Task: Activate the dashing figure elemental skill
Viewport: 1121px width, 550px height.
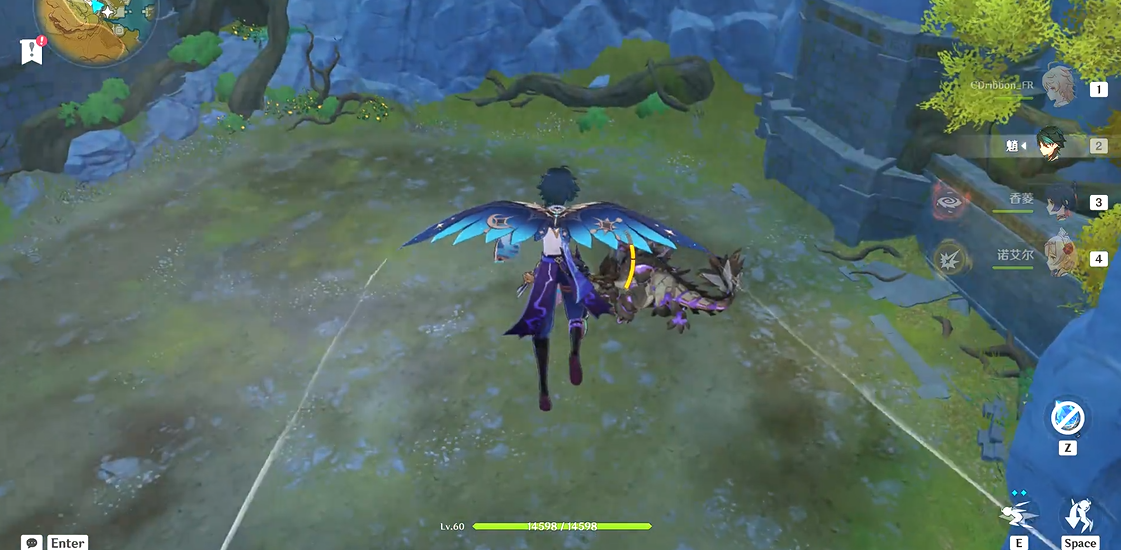Action: (1018, 514)
